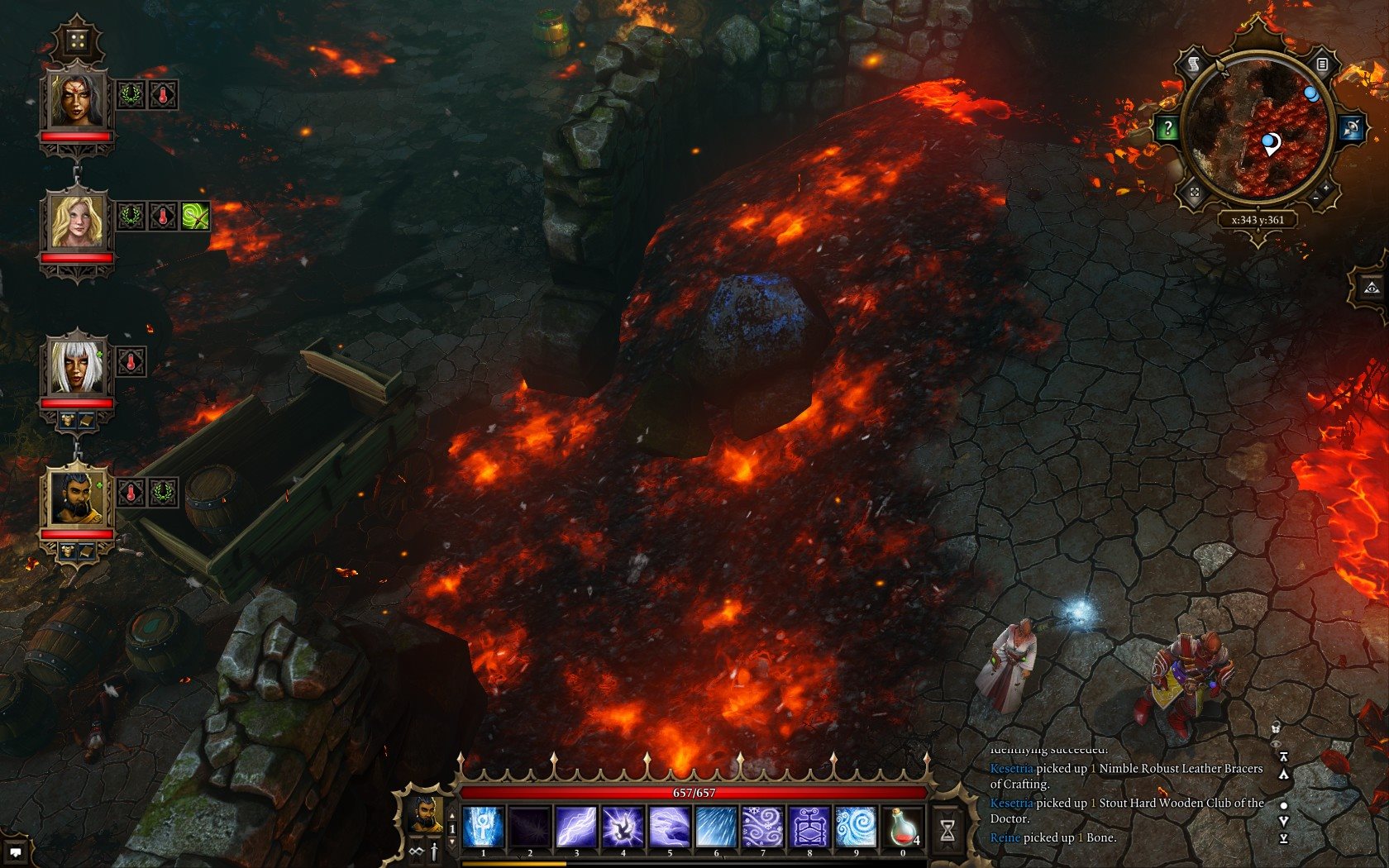Select the blonde woman's party portrait
Image resolution: width=1389 pixels, height=868 pixels.
coord(76,222)
